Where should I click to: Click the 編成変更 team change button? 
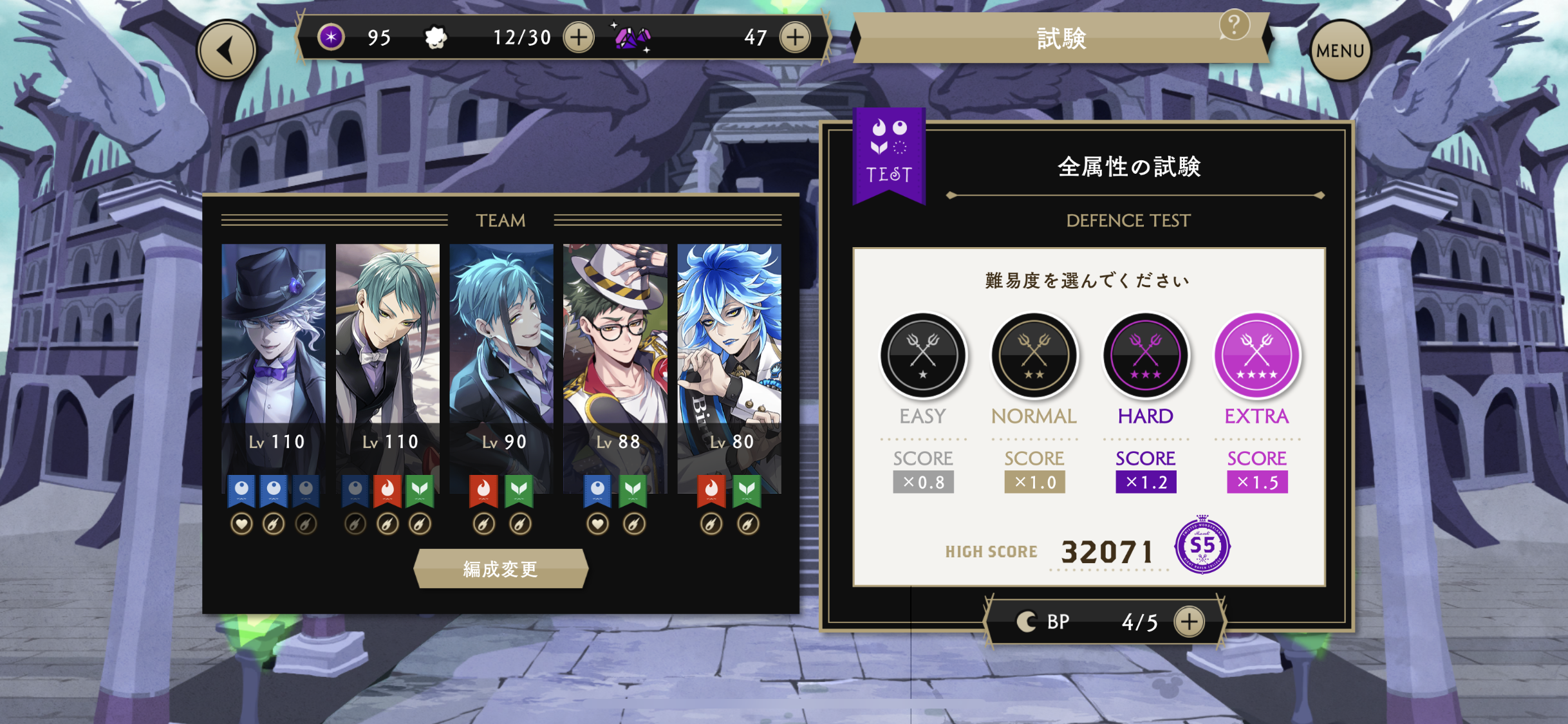[501, 569]
